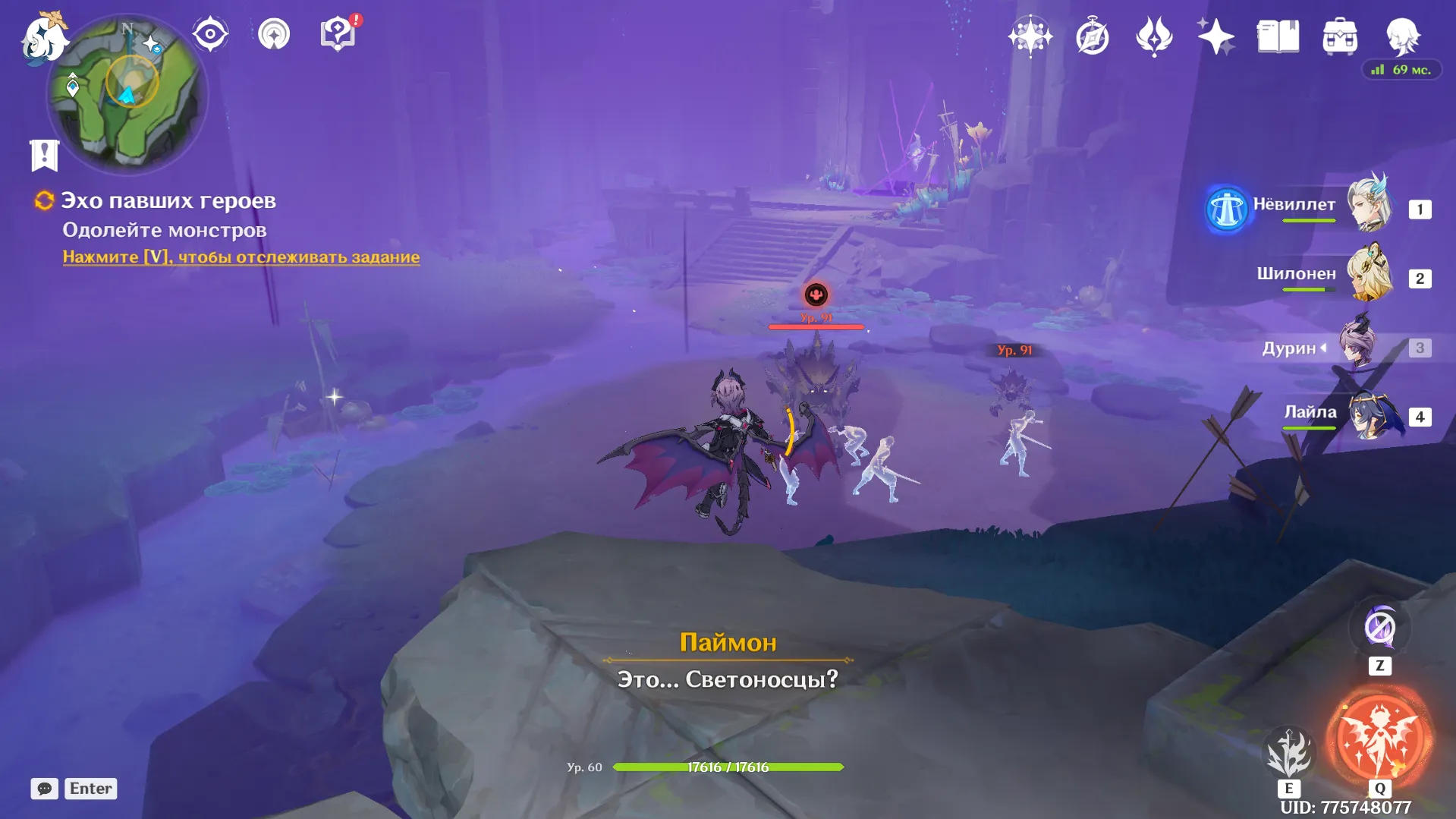This screenshot has width=1456, height=819.
Task: Open the quest navigation eye icon
Action: coord(210,34)
